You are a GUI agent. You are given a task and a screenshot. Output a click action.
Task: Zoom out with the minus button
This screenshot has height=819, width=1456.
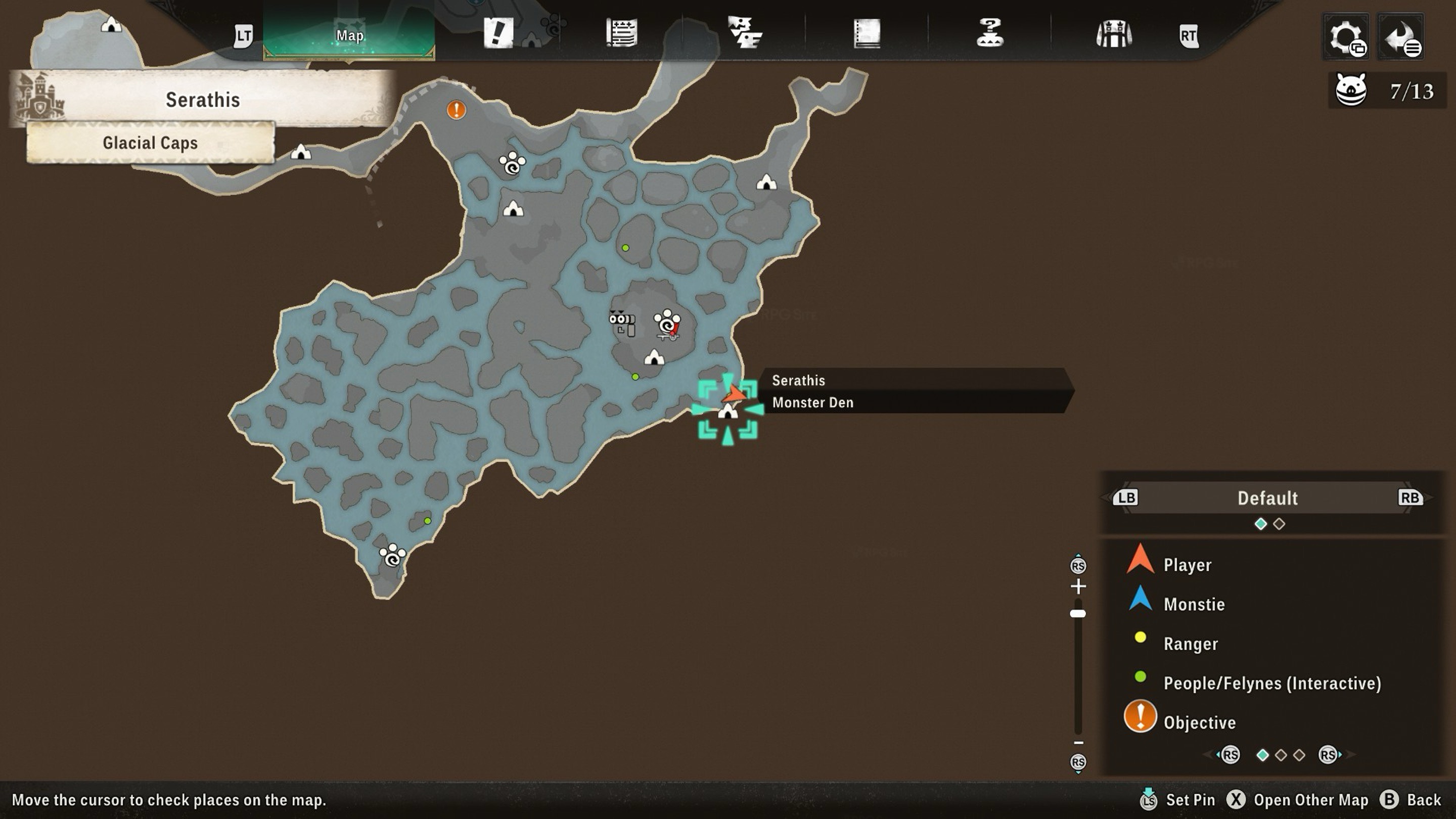coord(1078,743)
